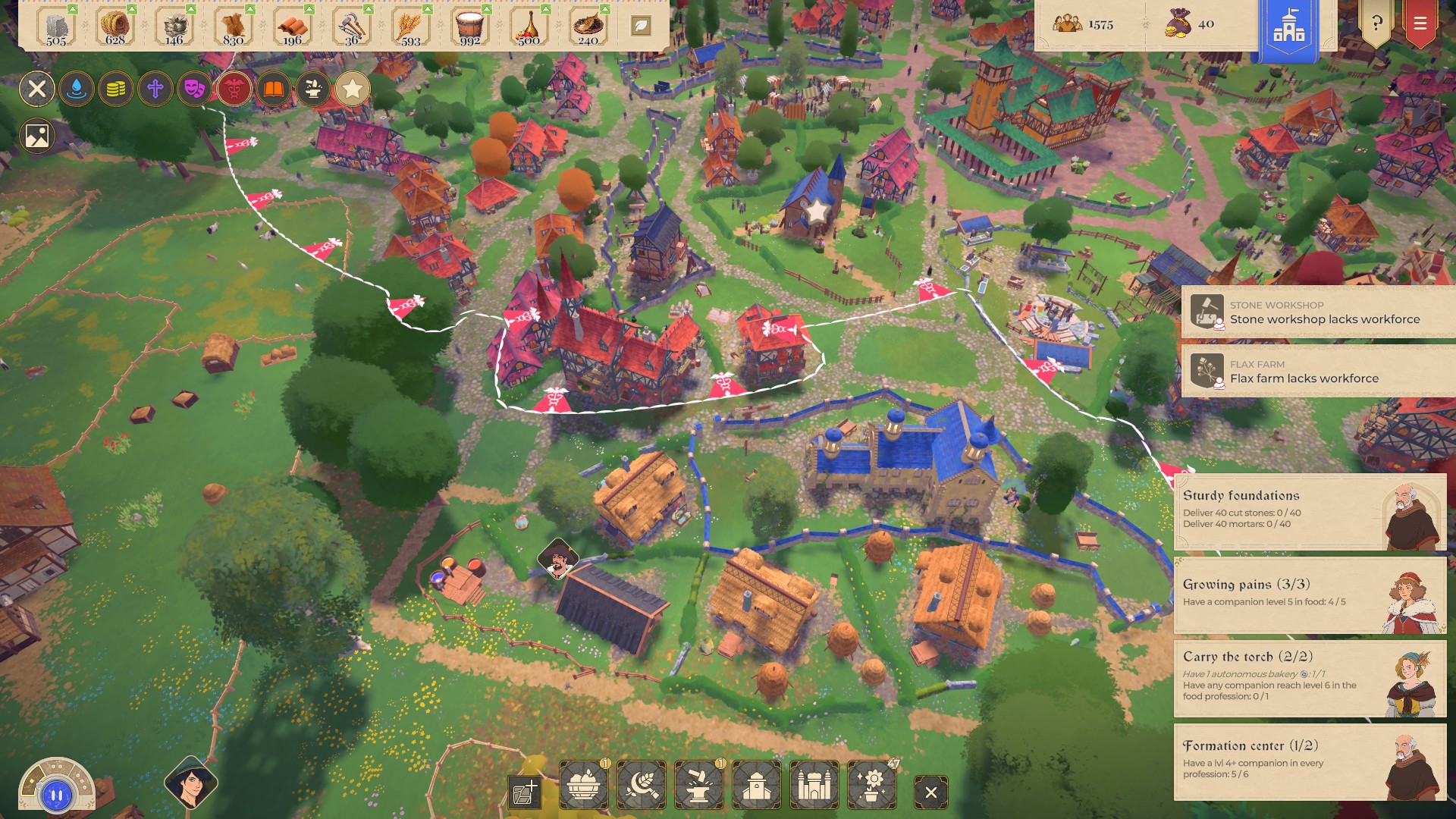Toggle the gold coins overlay
The image size is (1456, 819).
click(115, 89)
